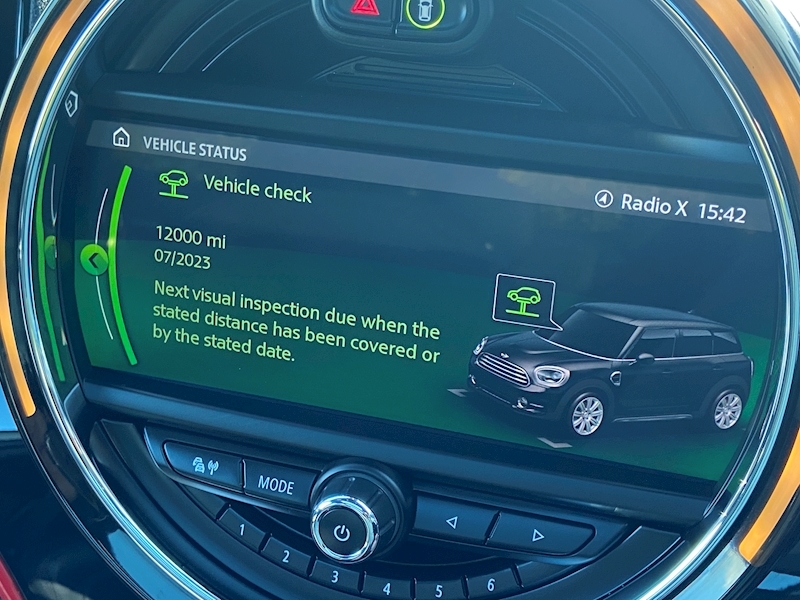Tap the service lift icon above the car
The image size is (800, 600).
tap(522, 299)
